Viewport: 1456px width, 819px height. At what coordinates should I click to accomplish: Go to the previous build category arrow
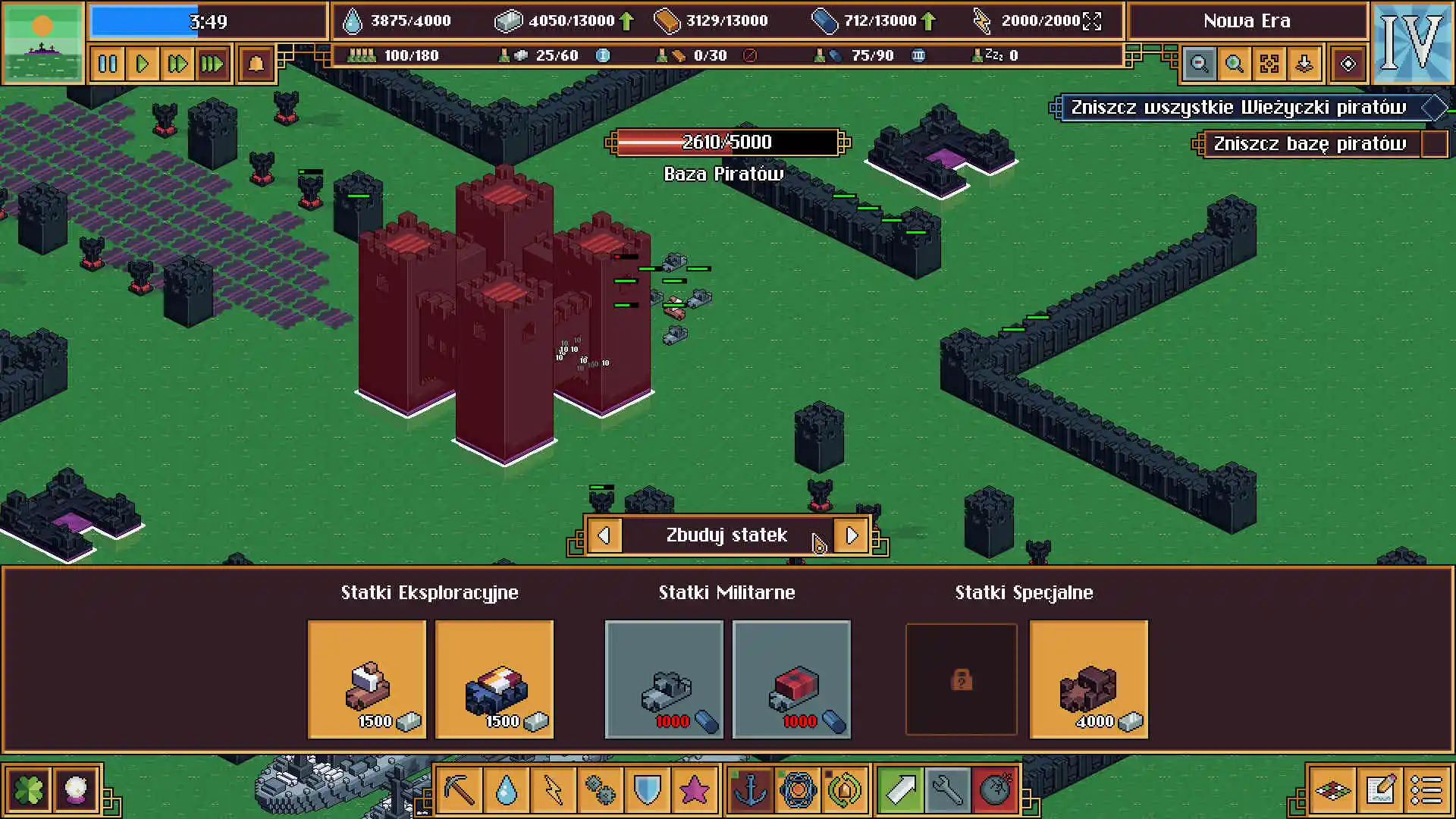tap(604, 535)
